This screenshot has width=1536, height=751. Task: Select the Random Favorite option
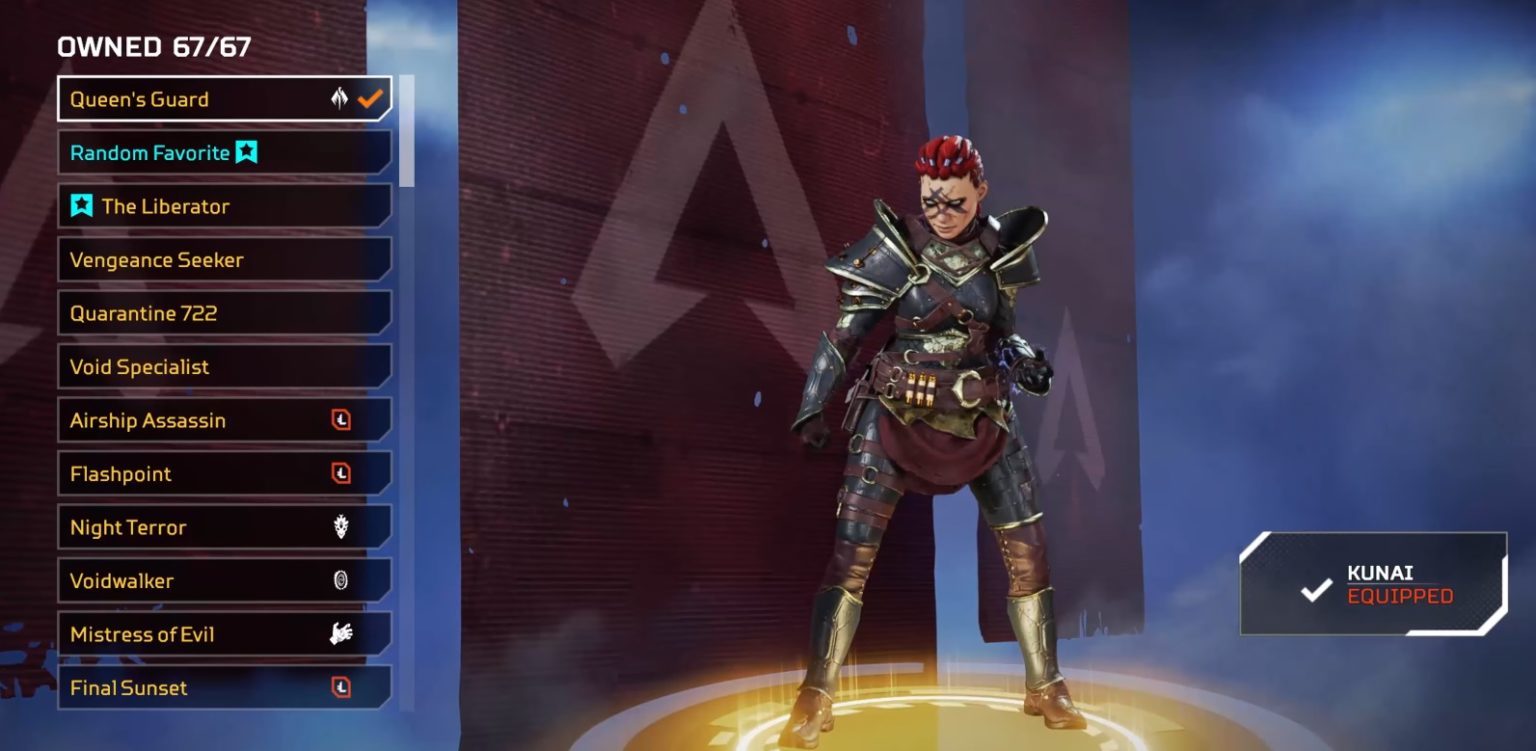click(x=160, y=152)
